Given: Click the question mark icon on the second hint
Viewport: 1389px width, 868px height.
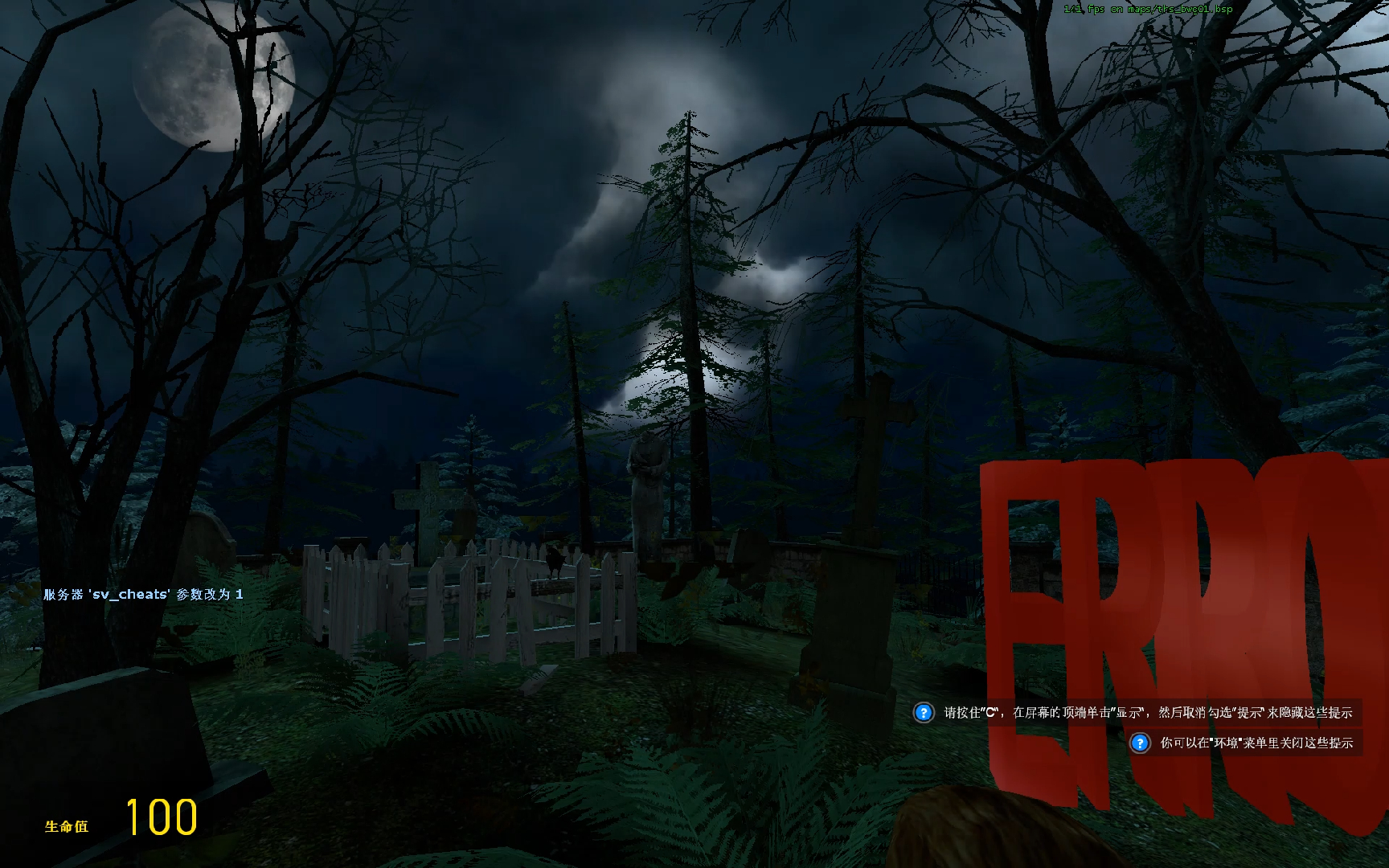Looking at the screenshot, I should pyautogui.click(x=1139, y=743).
